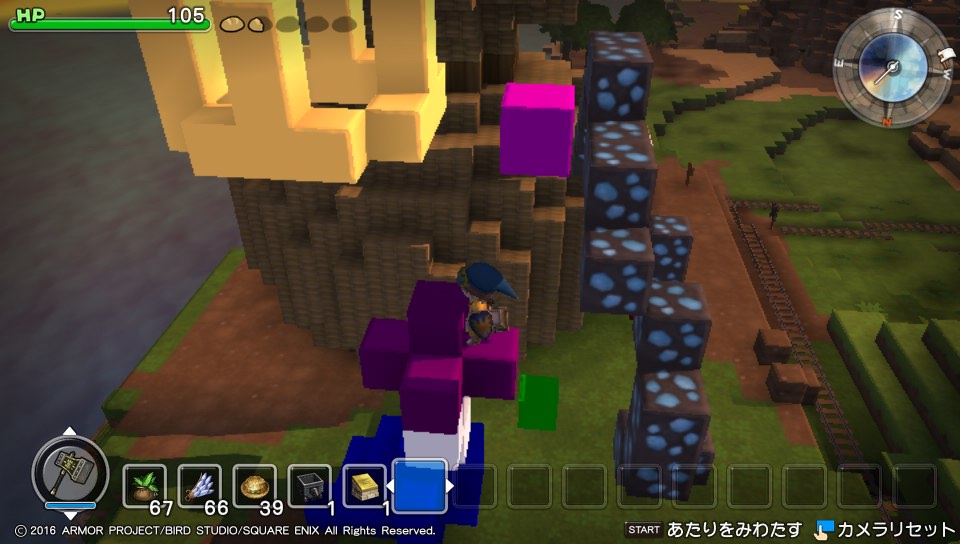The image size is (960, 544).
Task: Click the up arrow above the hammer
Action: [69, 432]
